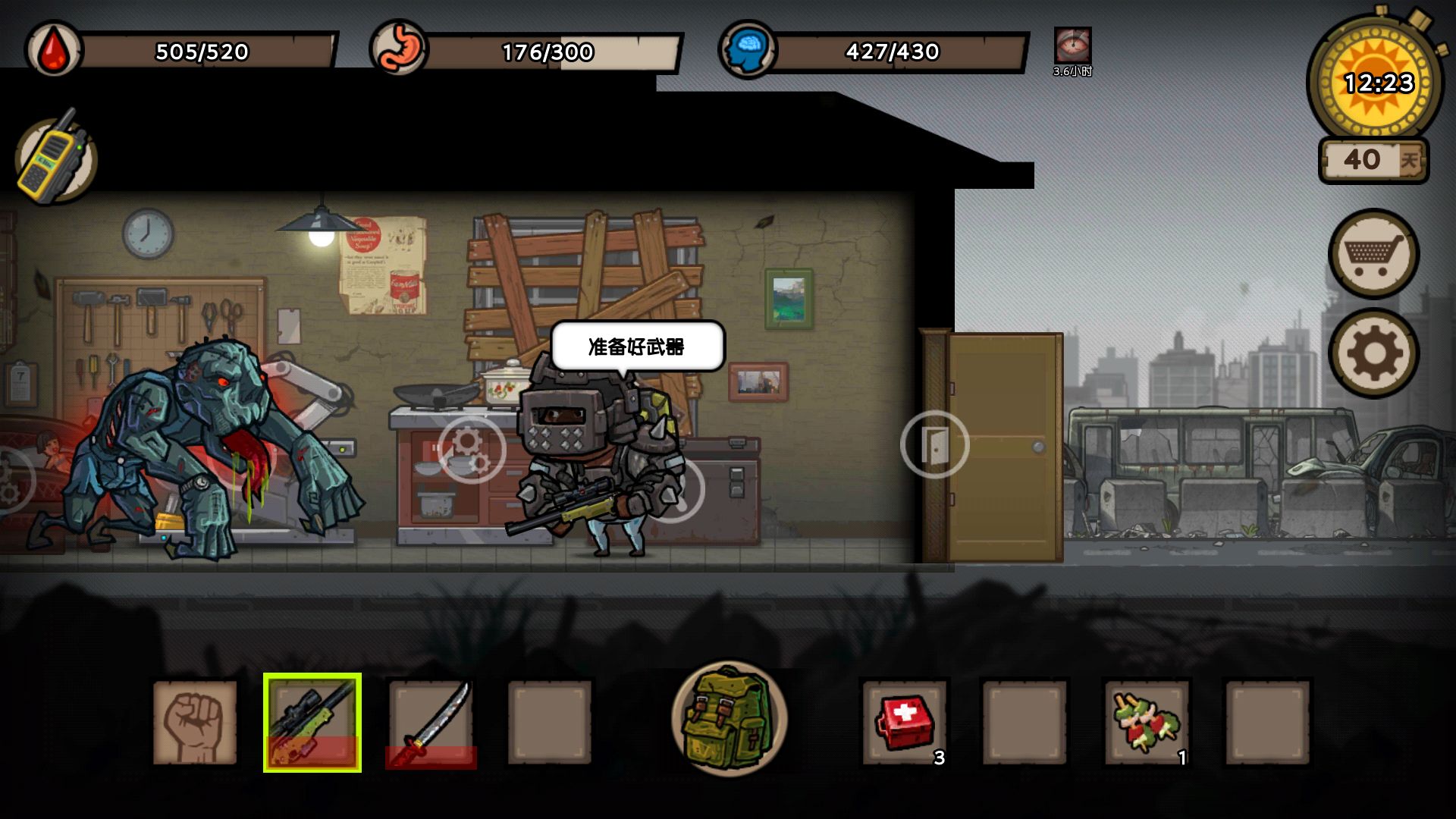Eat the grilled skewer food item
Viewport: 1456px width, 819px height.
[x=1146, y=722]
